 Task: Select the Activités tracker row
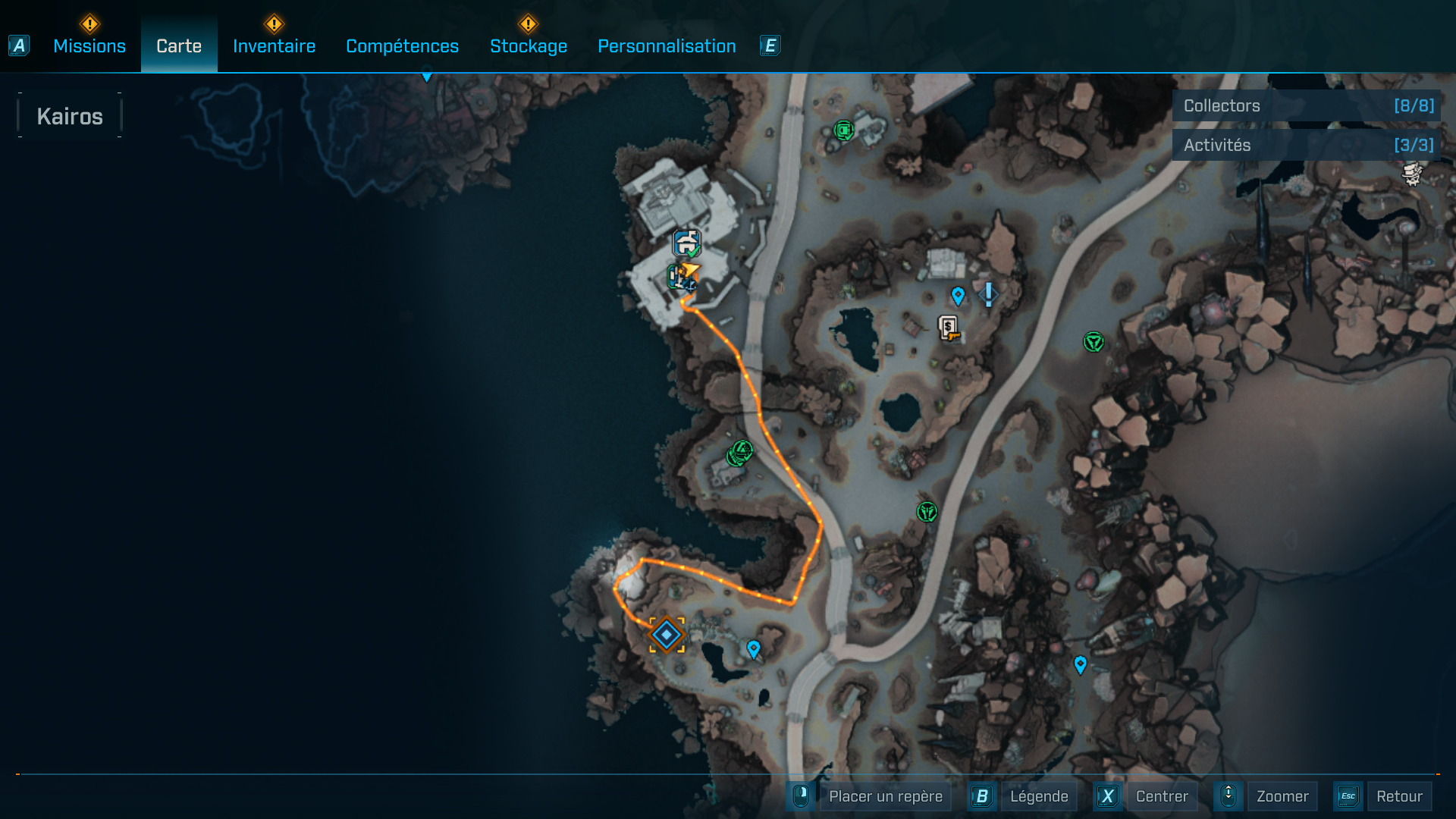1306,145
